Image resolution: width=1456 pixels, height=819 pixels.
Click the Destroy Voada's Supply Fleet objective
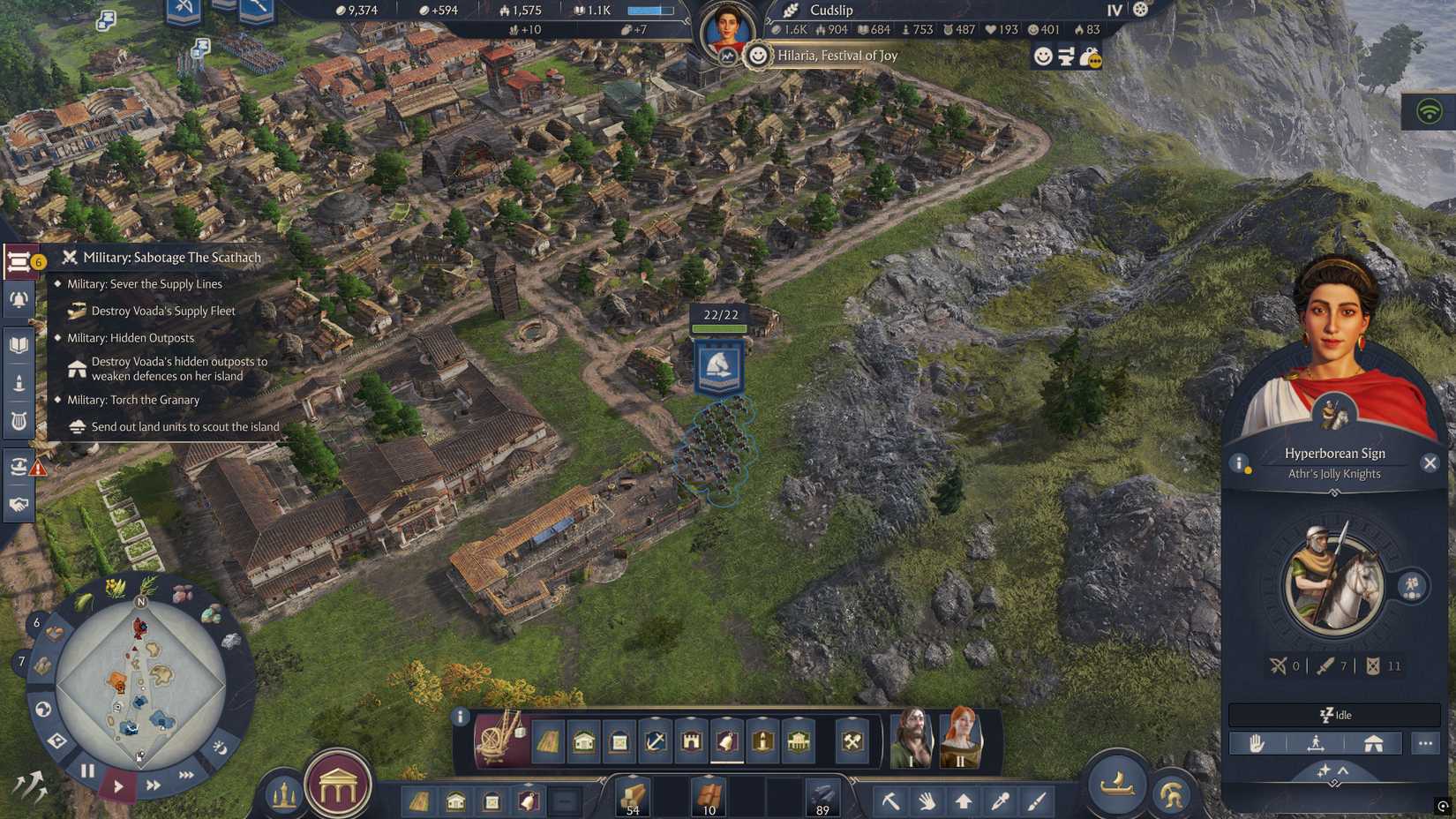tap(161, 311)
